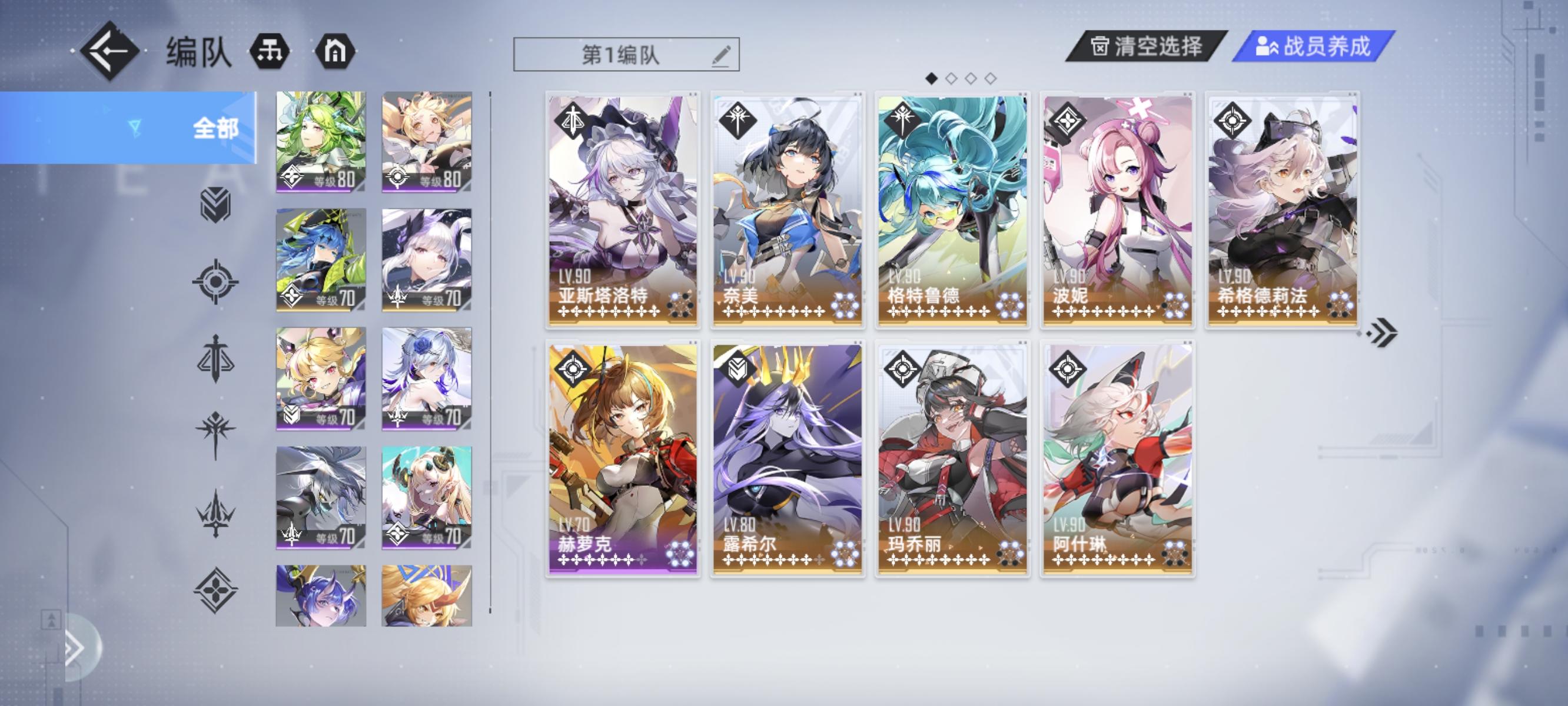Viewport: 1568px width, 706px height.
Task: Select the 第1编队 team name field
Action: [622, 55]
